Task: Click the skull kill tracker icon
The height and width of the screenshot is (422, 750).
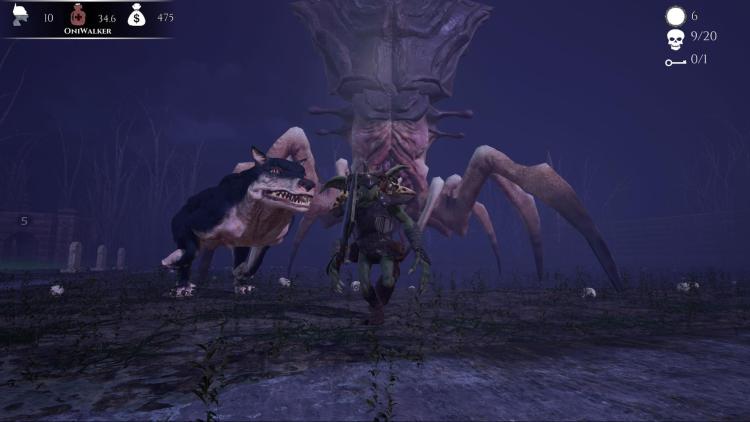Action: [x=675, y=39]
